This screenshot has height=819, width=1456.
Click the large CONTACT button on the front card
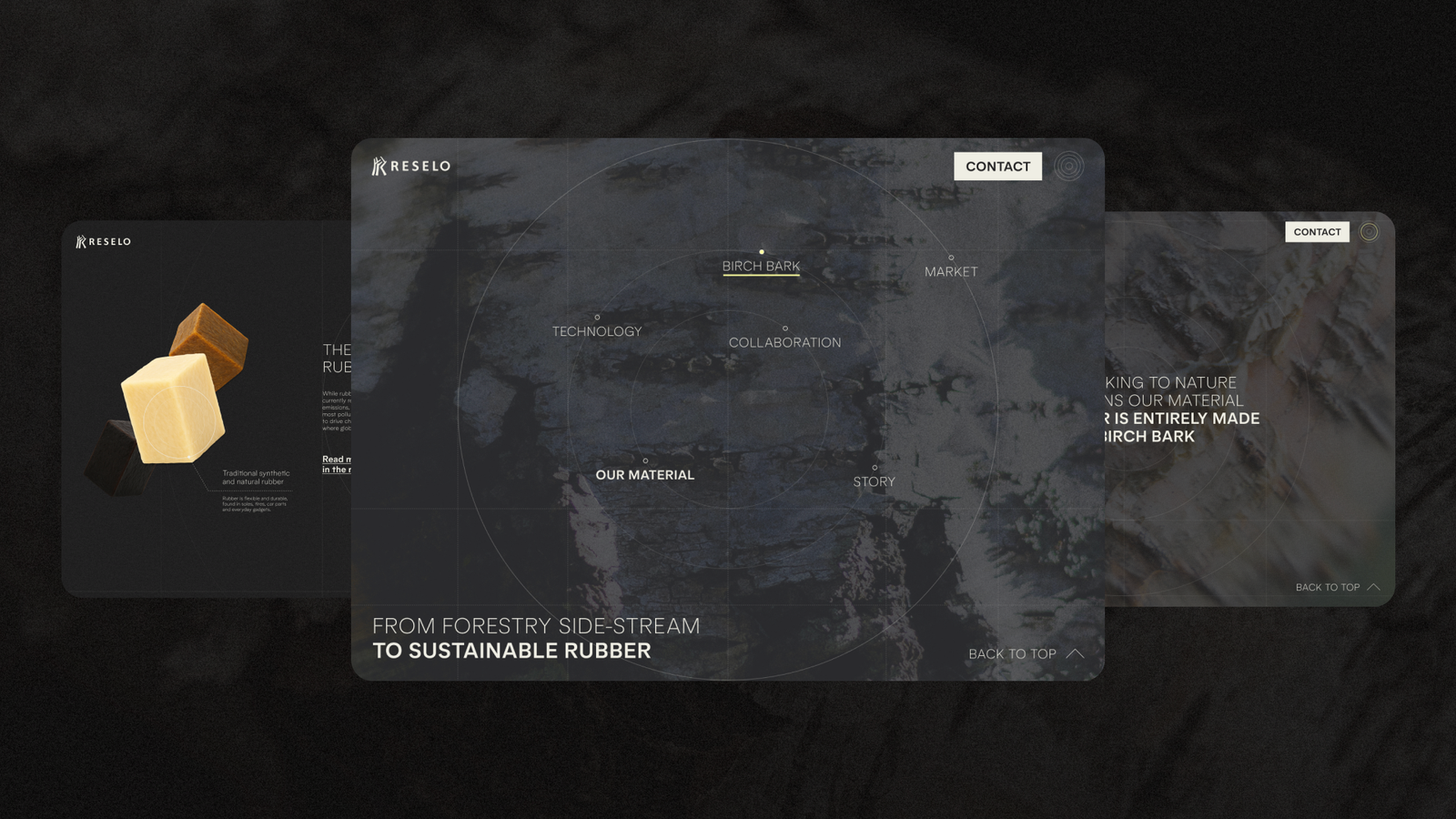pyautogui.click(x=997, y=167)
